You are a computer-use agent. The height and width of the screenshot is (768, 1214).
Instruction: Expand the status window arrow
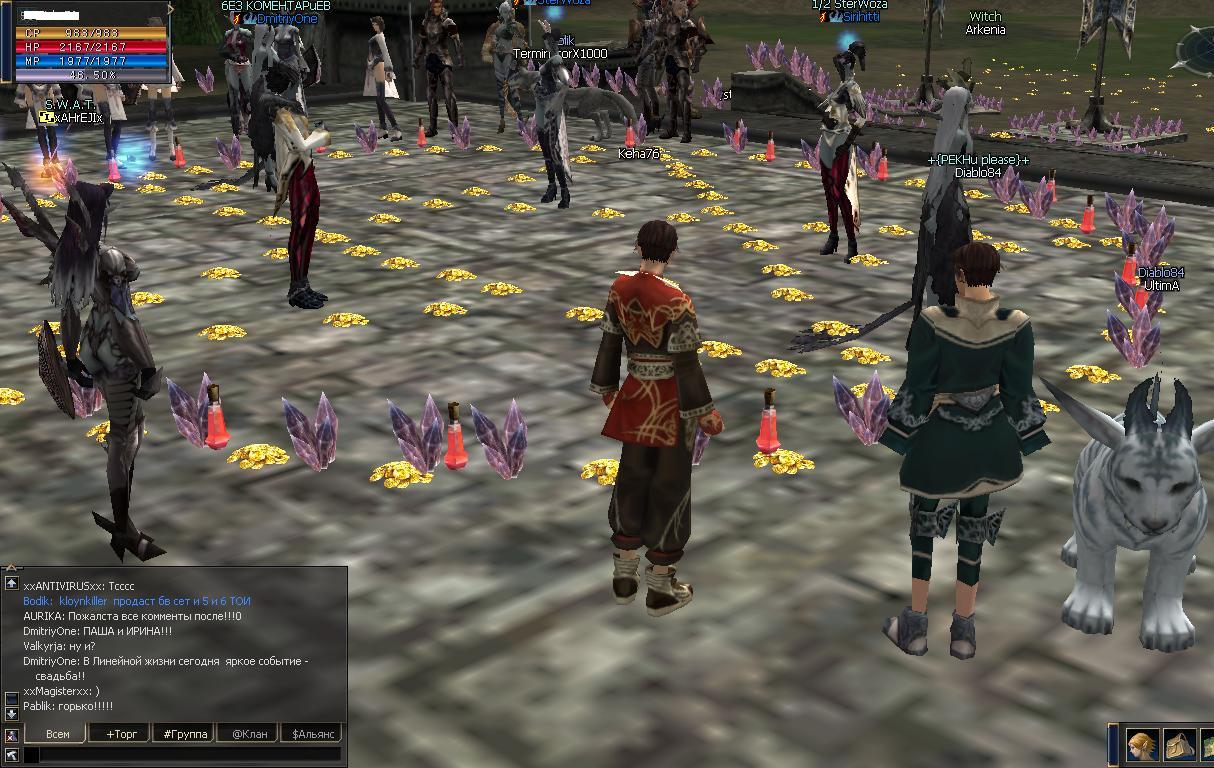[172, 9]
